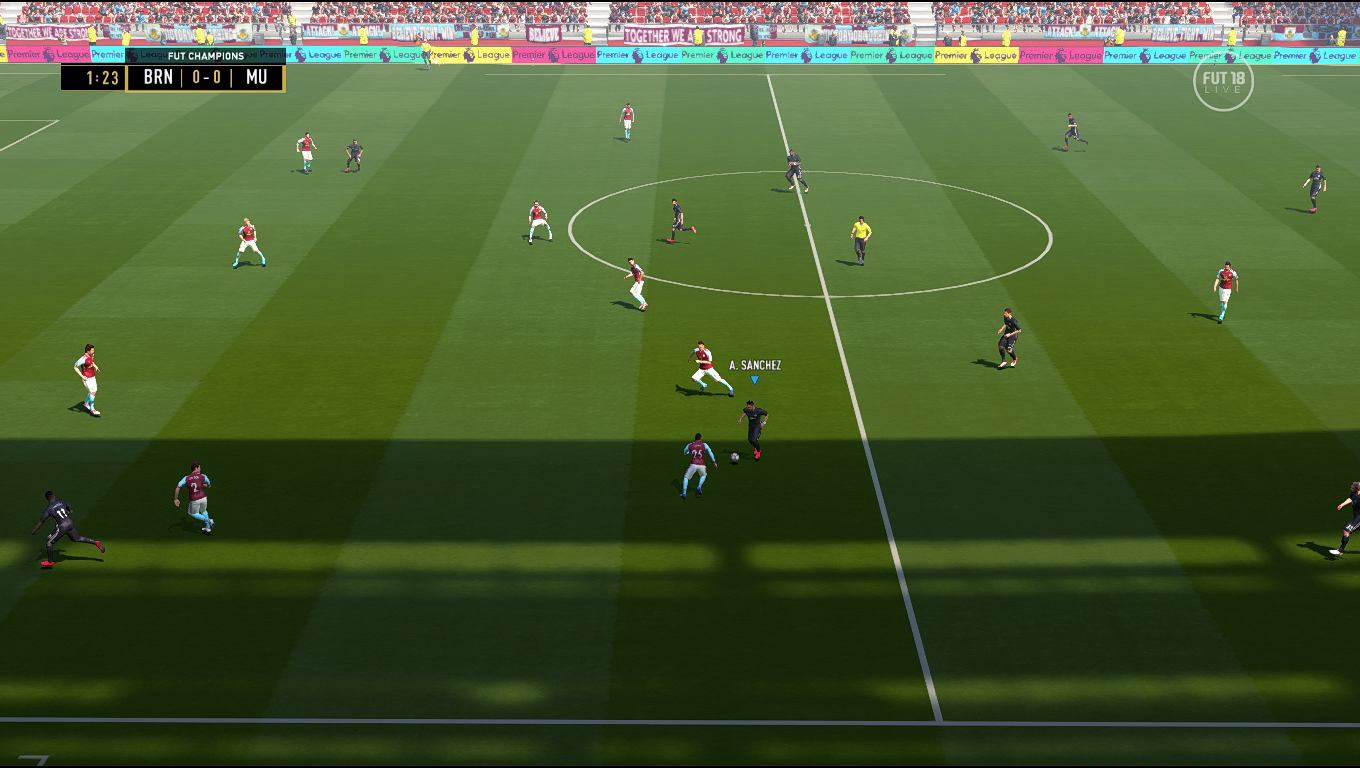Expand the MU team abbreviation

(256, 78)
